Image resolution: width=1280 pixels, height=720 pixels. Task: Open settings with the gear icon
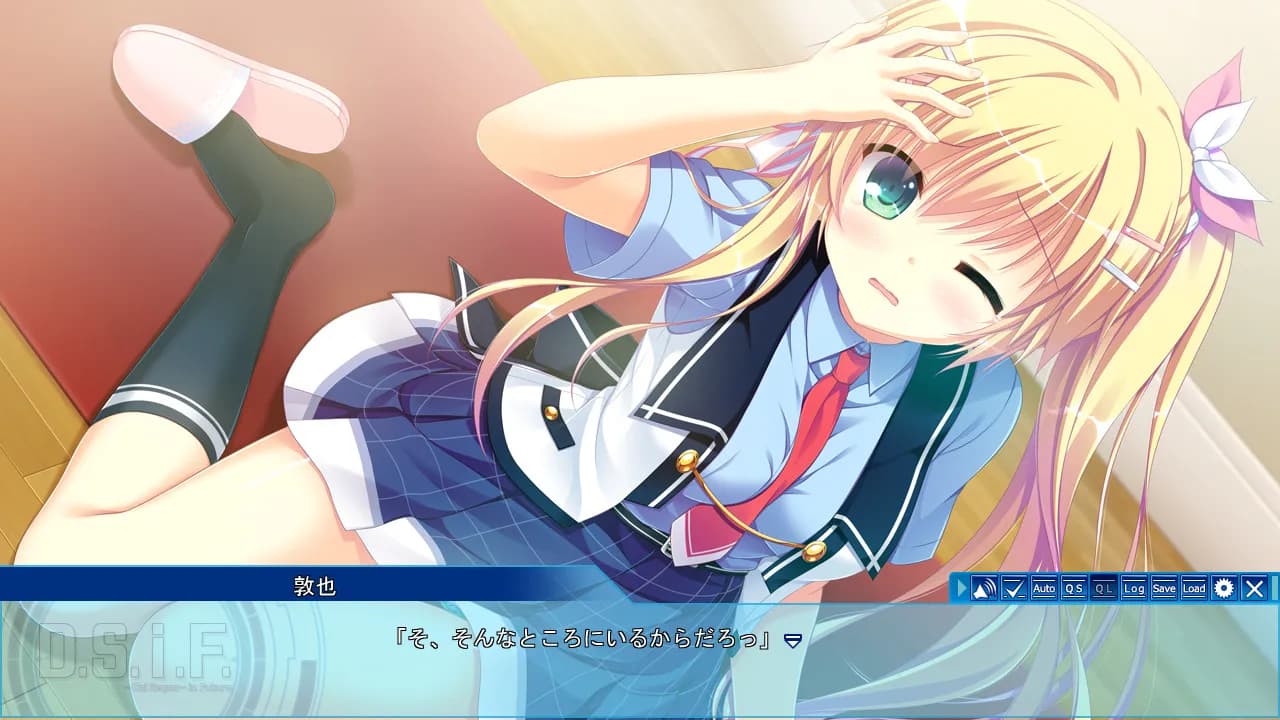point(1222,589)
